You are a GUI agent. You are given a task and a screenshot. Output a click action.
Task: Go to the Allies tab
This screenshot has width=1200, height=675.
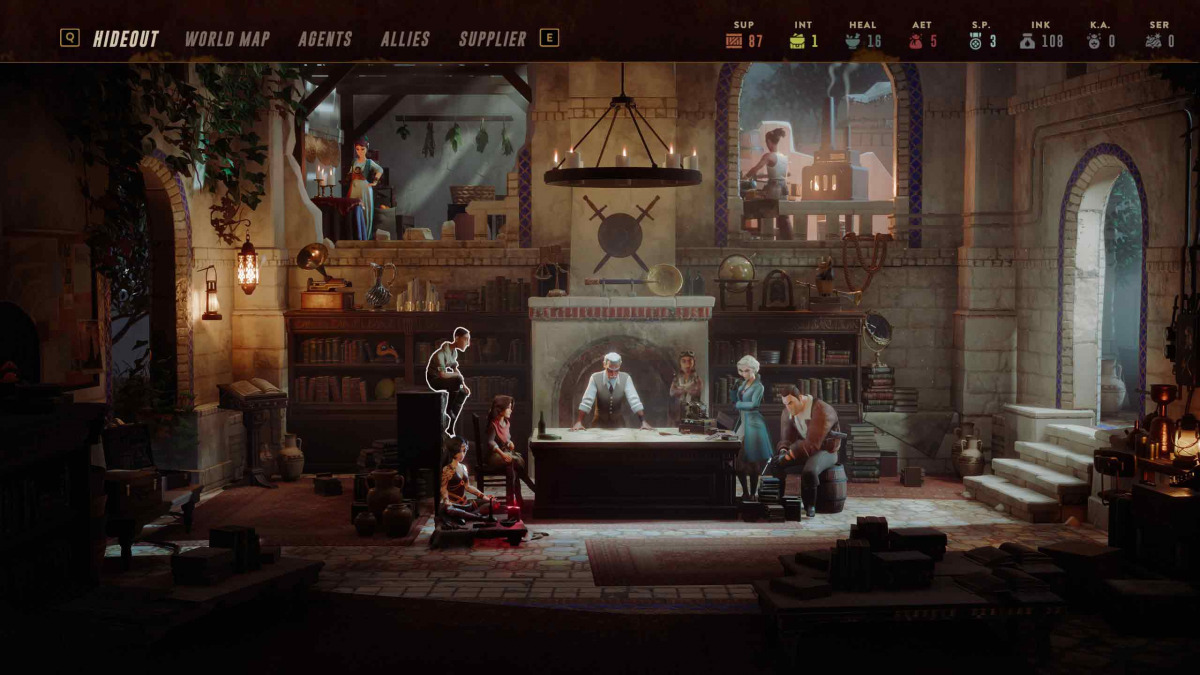tap(405, 39)
